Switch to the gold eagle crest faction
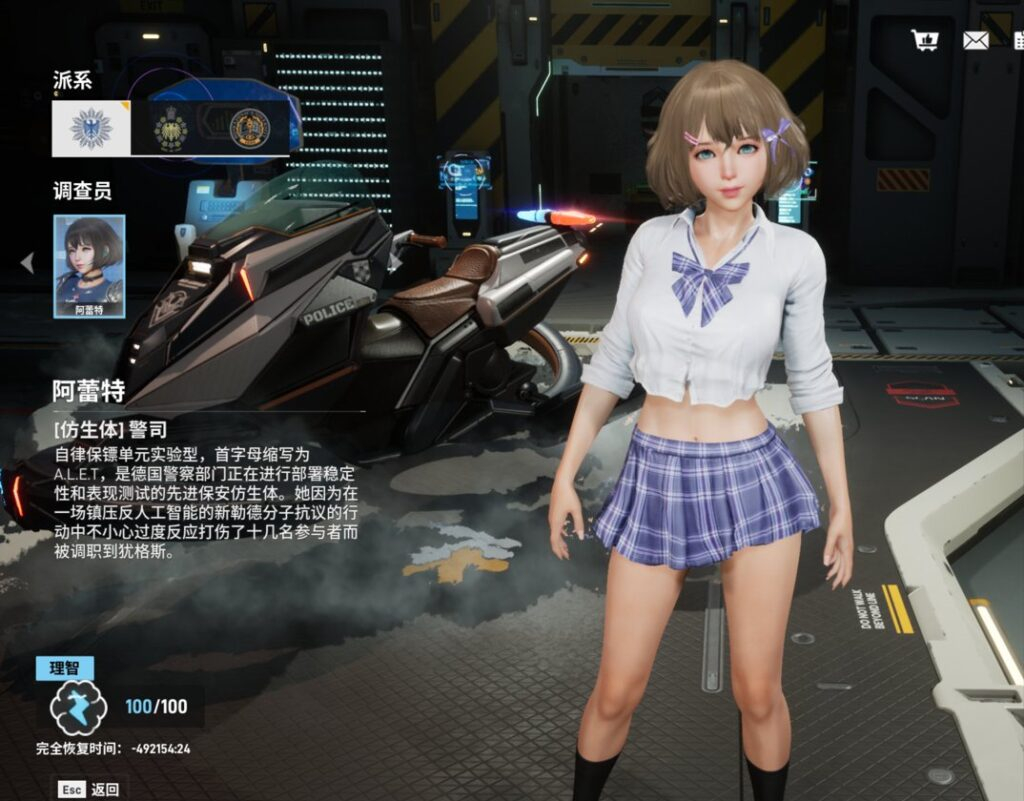Screen dimensions: 1024x801 [x=170, y=128]
